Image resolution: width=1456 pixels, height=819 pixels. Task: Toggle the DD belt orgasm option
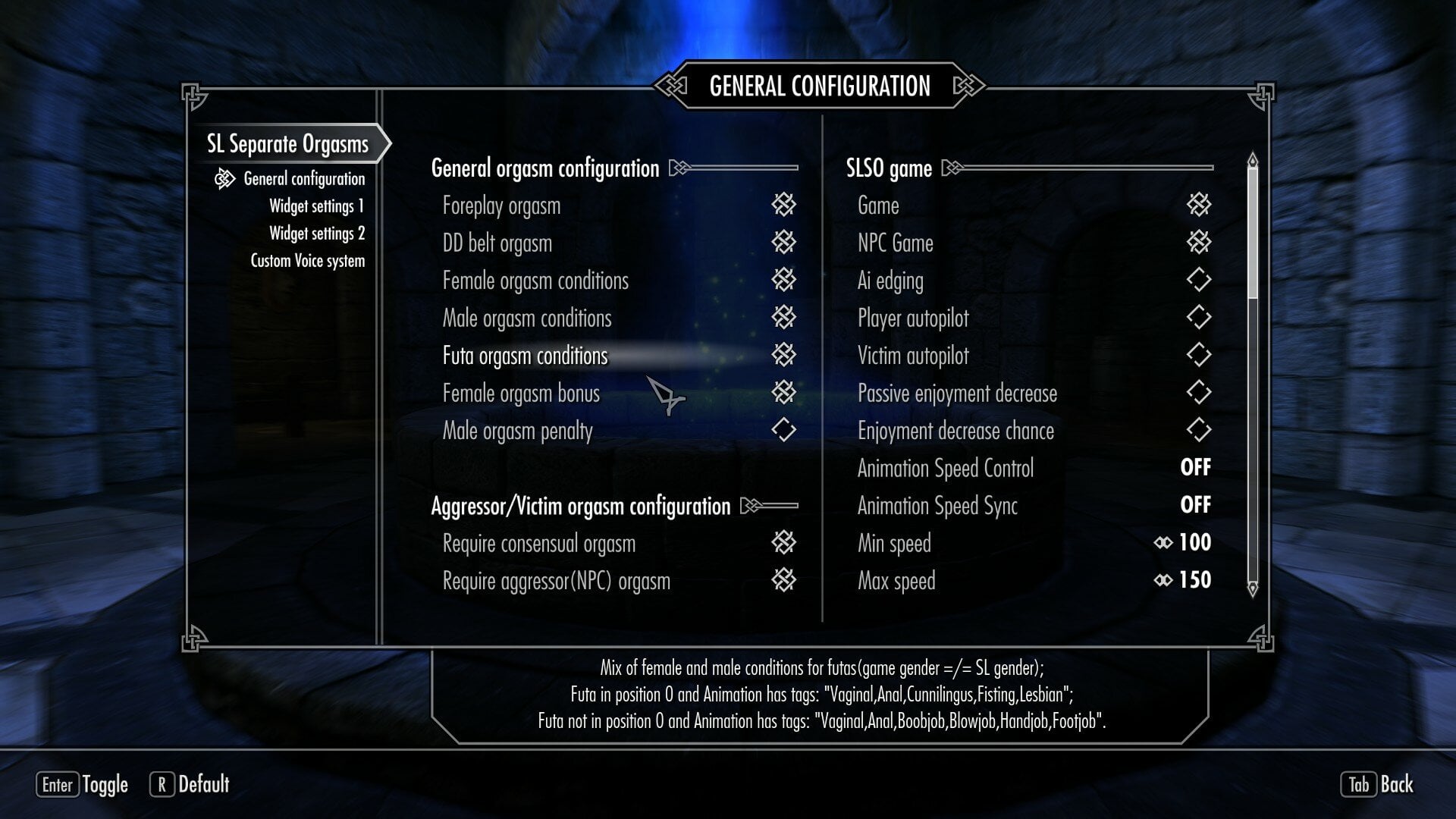[x=783, y=243]
